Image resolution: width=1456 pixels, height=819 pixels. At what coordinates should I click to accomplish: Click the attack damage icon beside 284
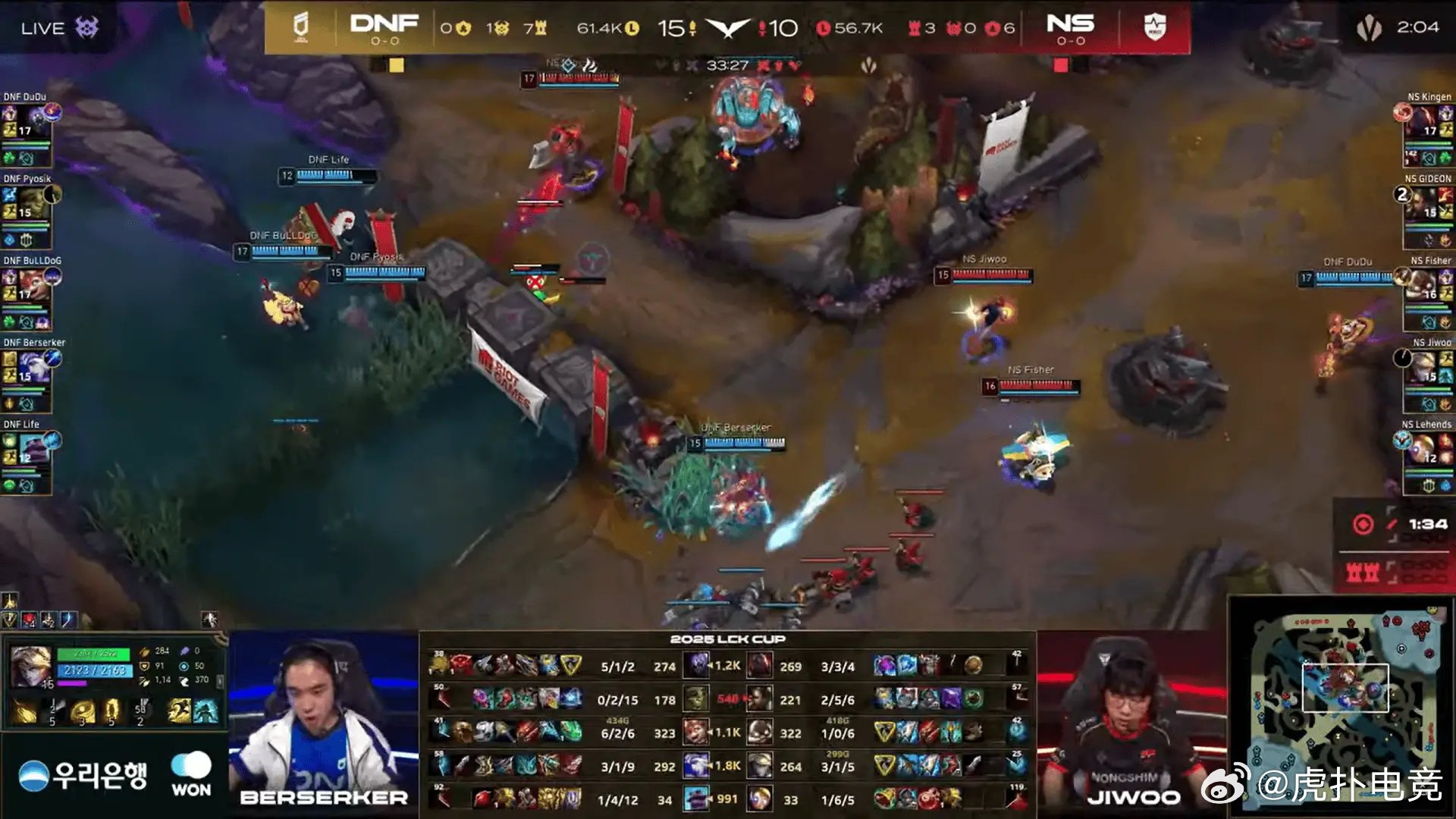click(x=145, y=652)
